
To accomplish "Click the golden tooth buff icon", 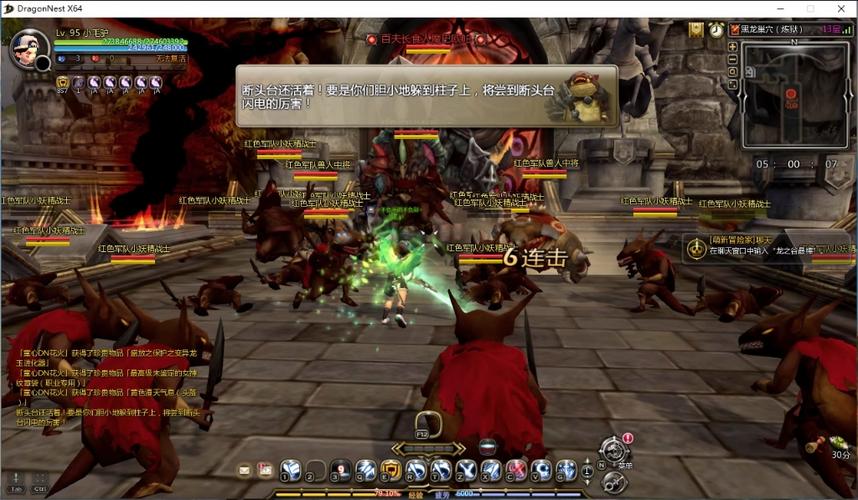I will click(62, 83).
